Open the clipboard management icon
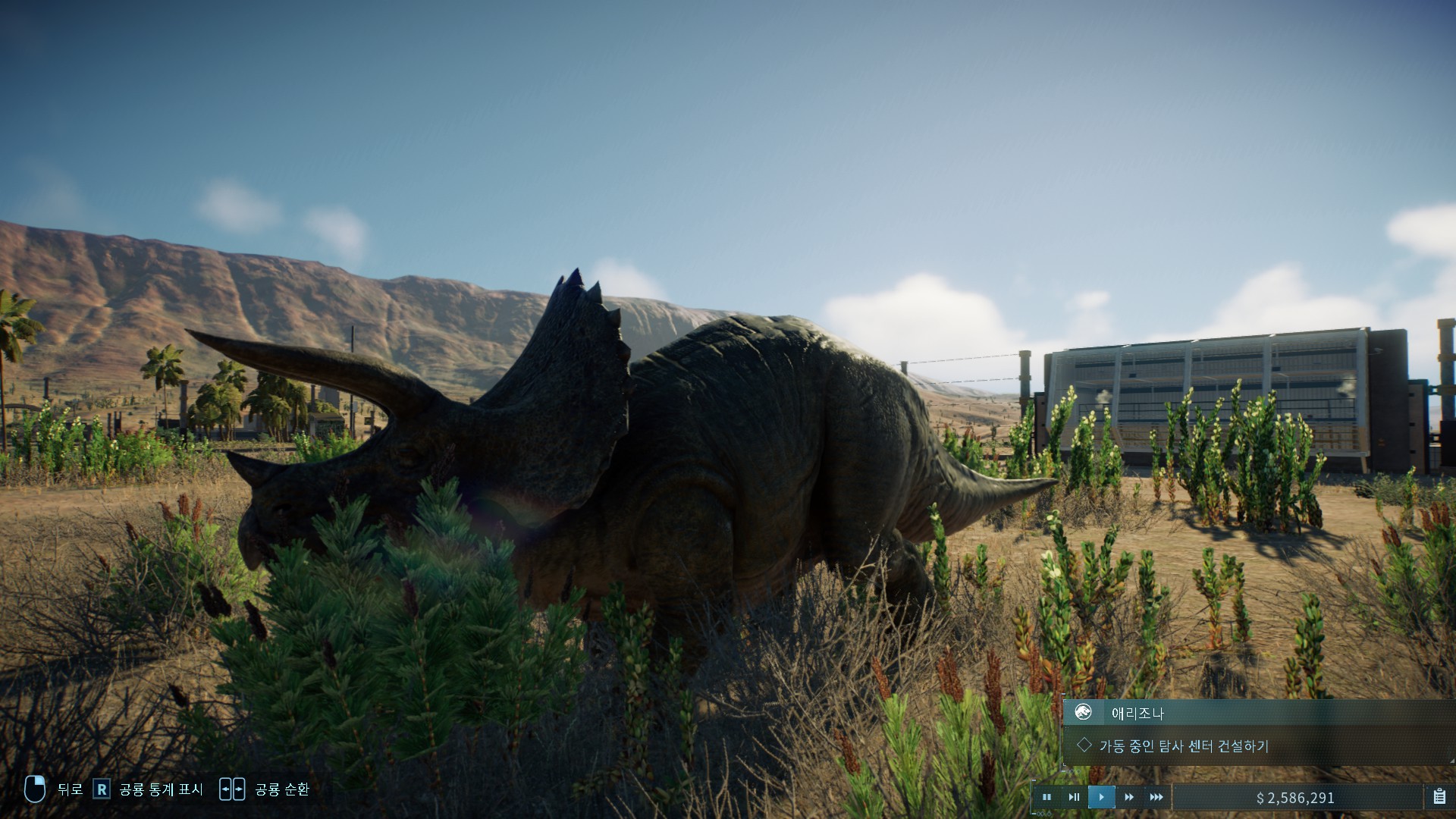The height and width of the screenshot is (819, 1456). coord(1439,797)
